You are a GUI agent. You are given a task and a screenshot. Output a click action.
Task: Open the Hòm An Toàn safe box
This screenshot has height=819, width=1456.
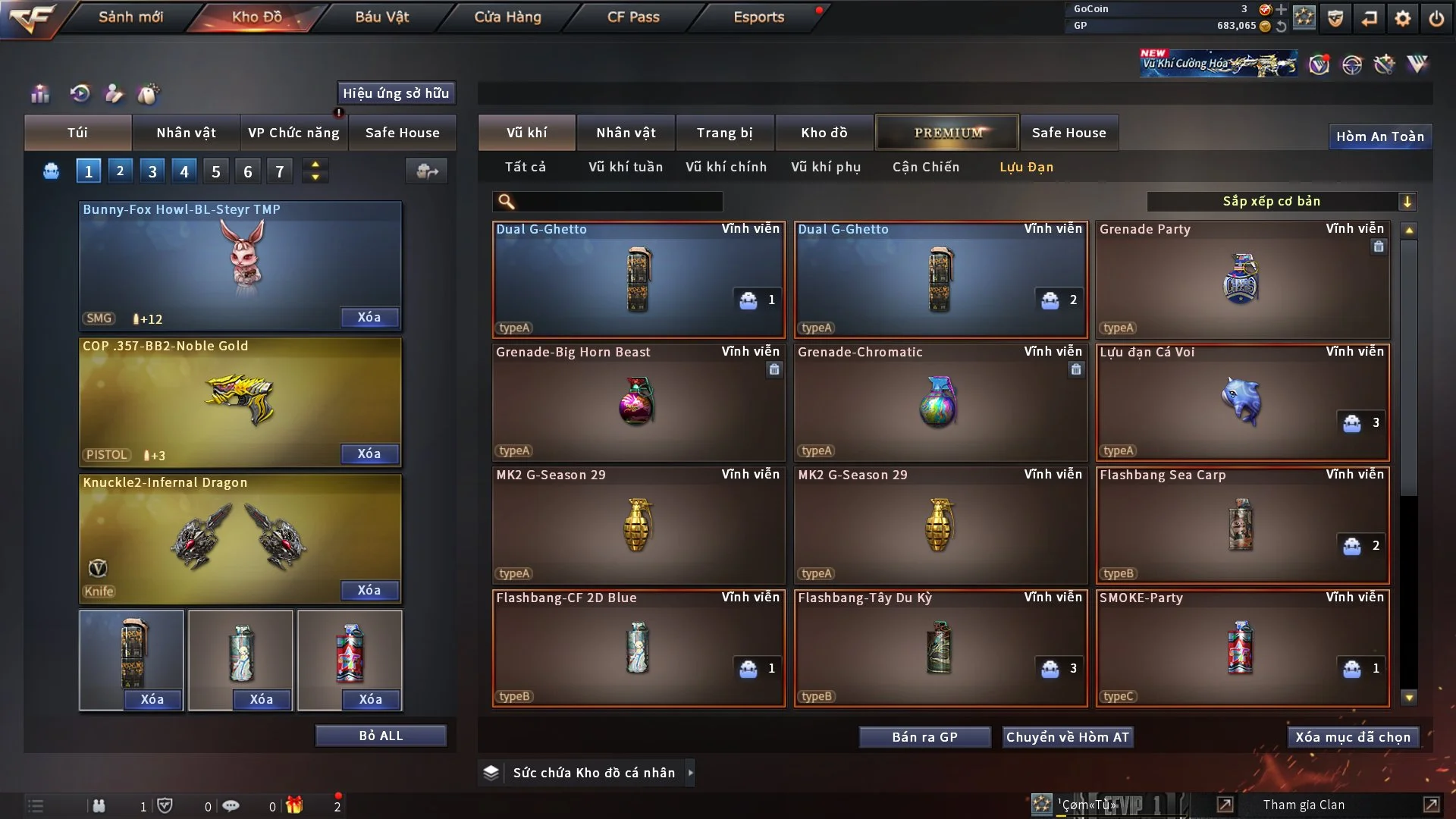click(1379, 136)
